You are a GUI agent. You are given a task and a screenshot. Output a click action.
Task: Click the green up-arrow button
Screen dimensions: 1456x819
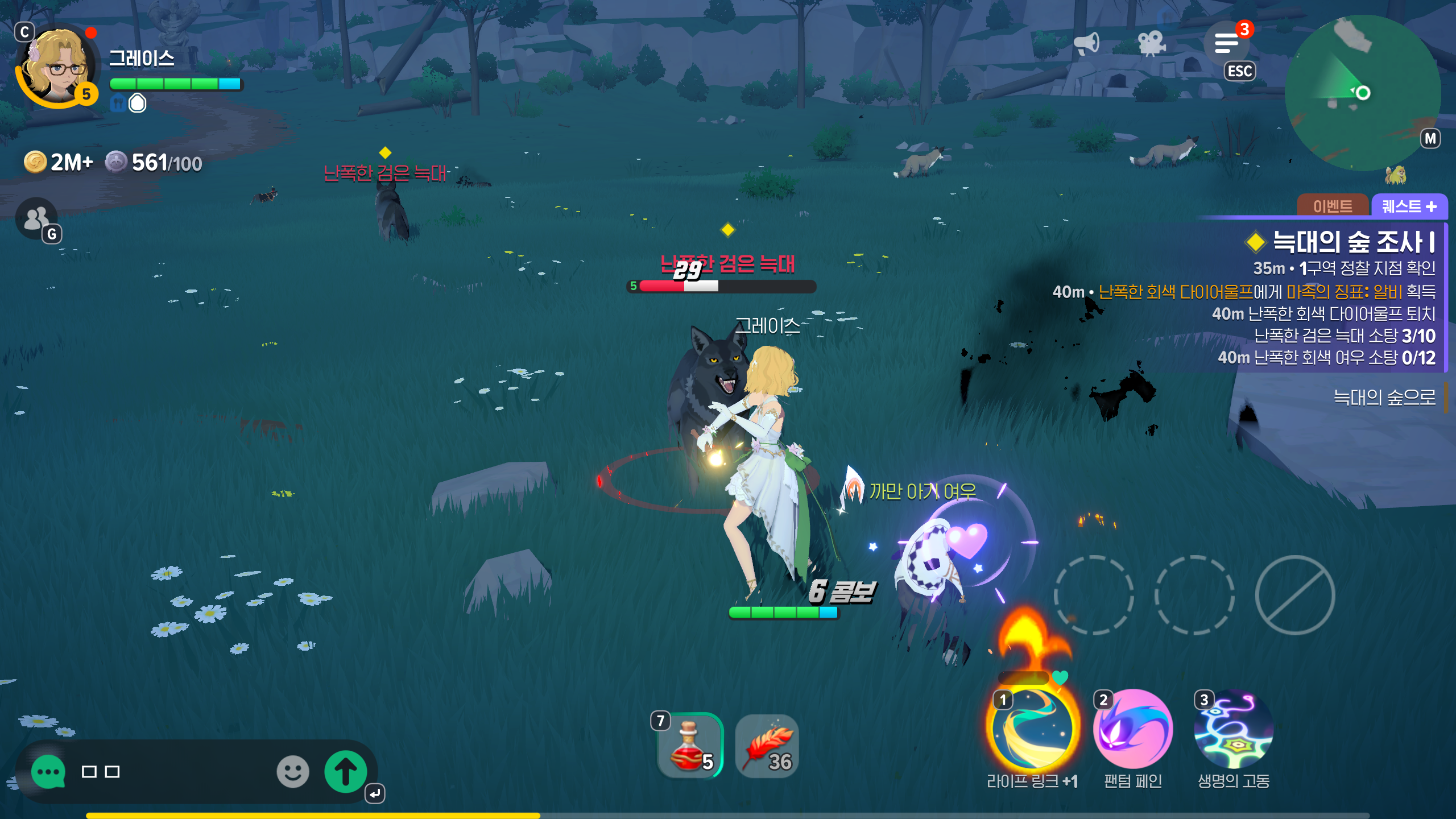pyautogui.click(x=345, y=772)
